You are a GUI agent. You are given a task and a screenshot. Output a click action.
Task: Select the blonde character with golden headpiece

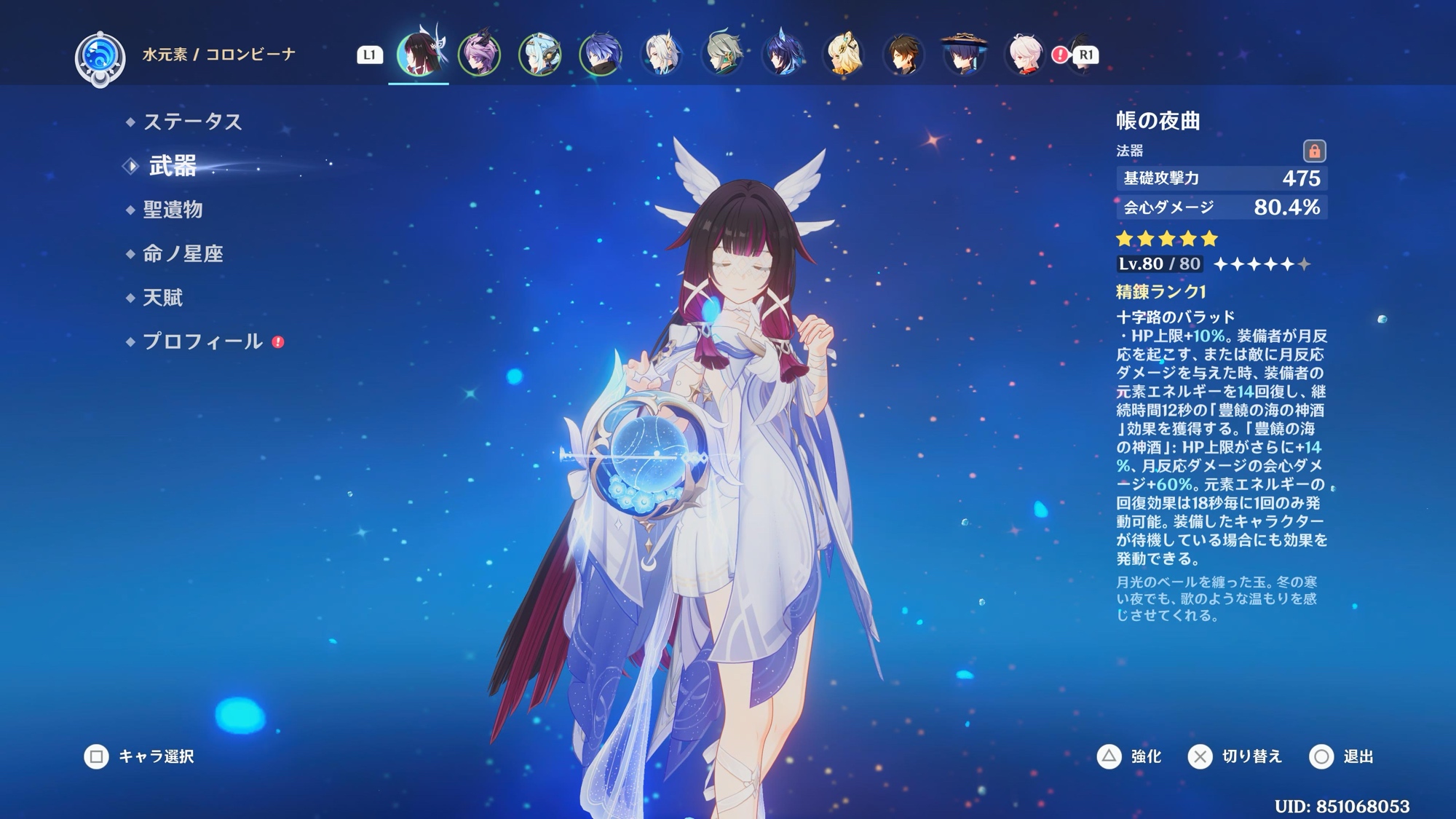[x=843, y=55]
